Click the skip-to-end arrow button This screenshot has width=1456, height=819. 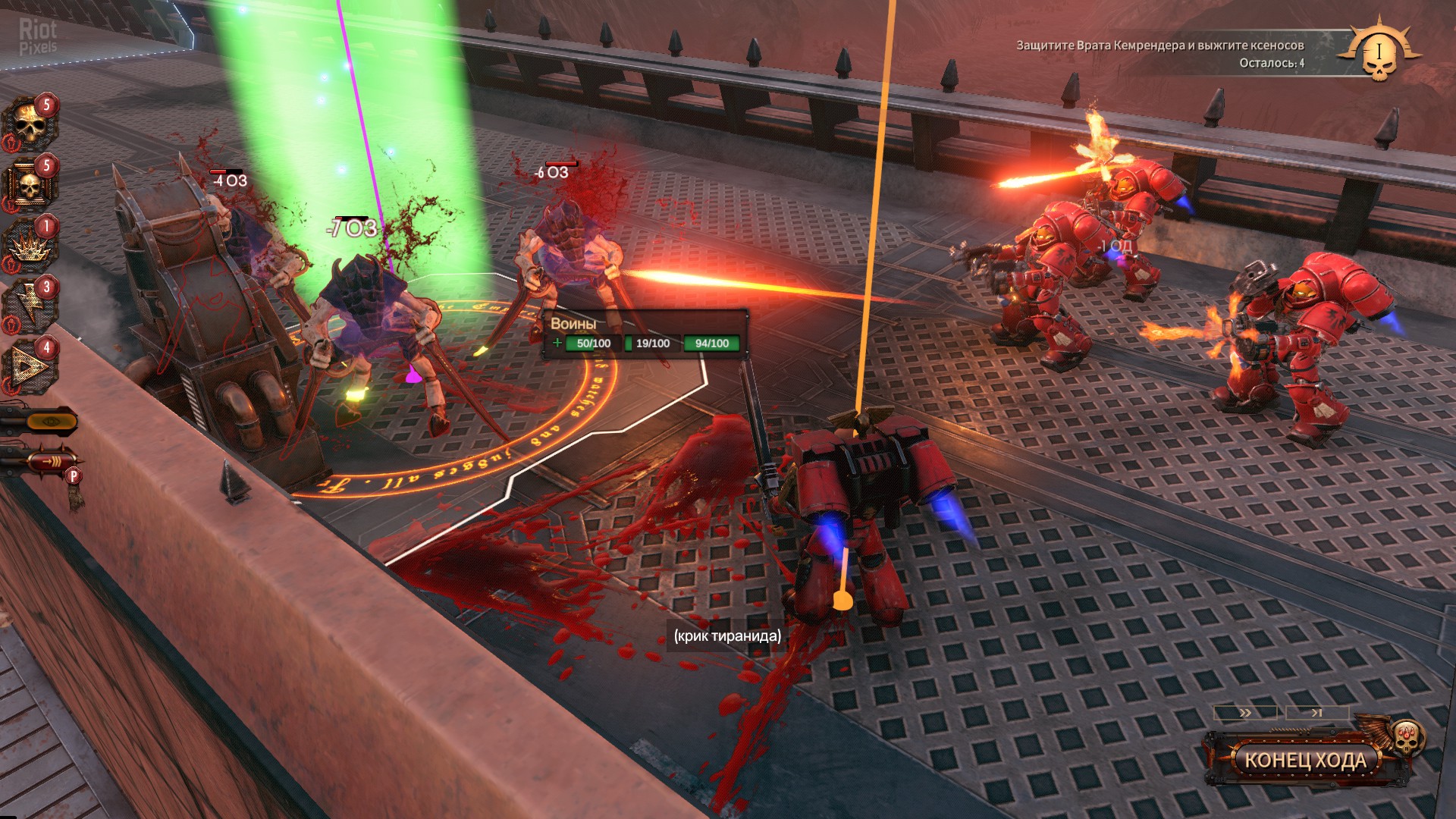pyautogui.click(x=1317, y=713)
